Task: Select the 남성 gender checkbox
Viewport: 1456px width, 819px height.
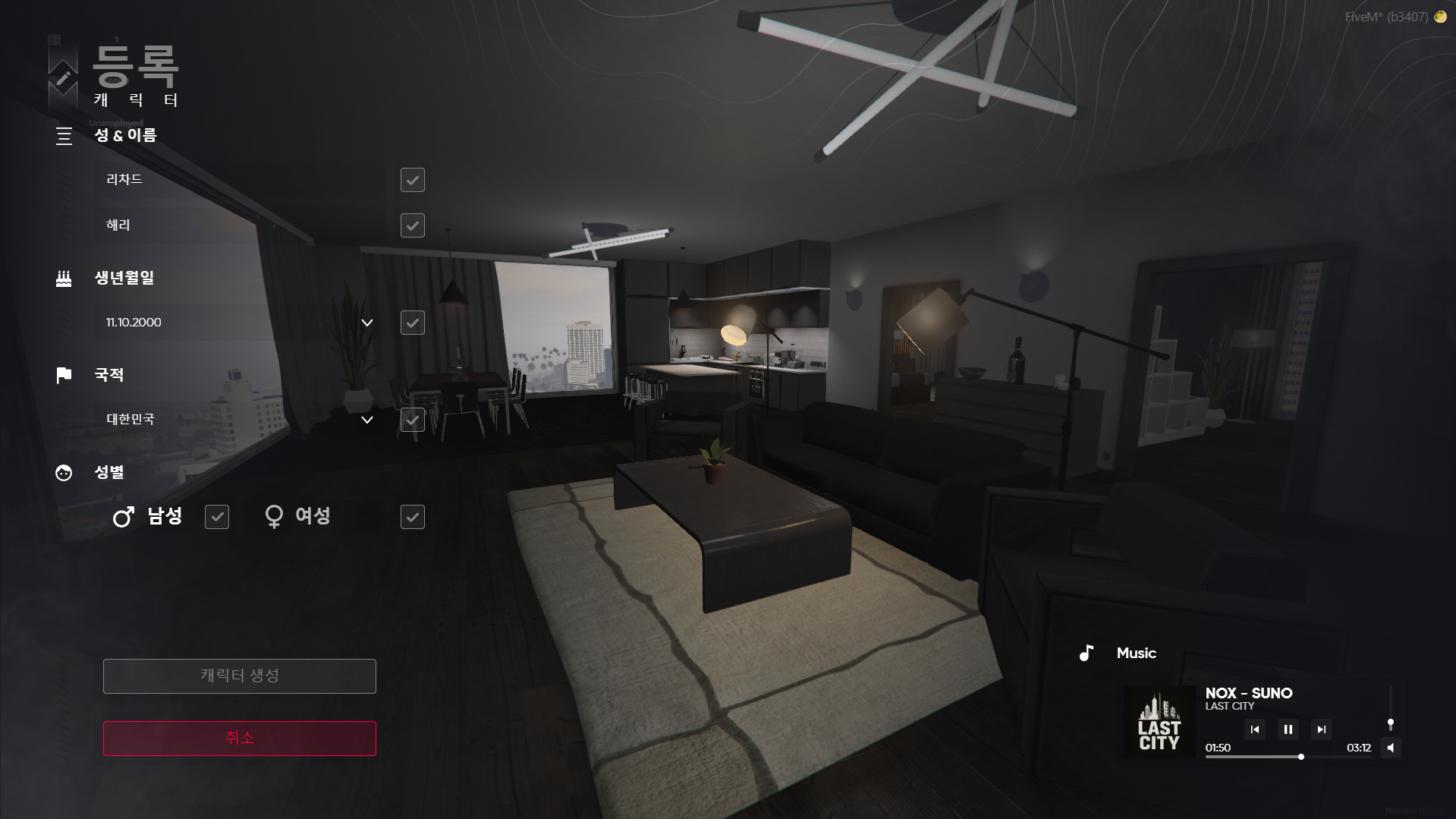Action: [217, 517]
